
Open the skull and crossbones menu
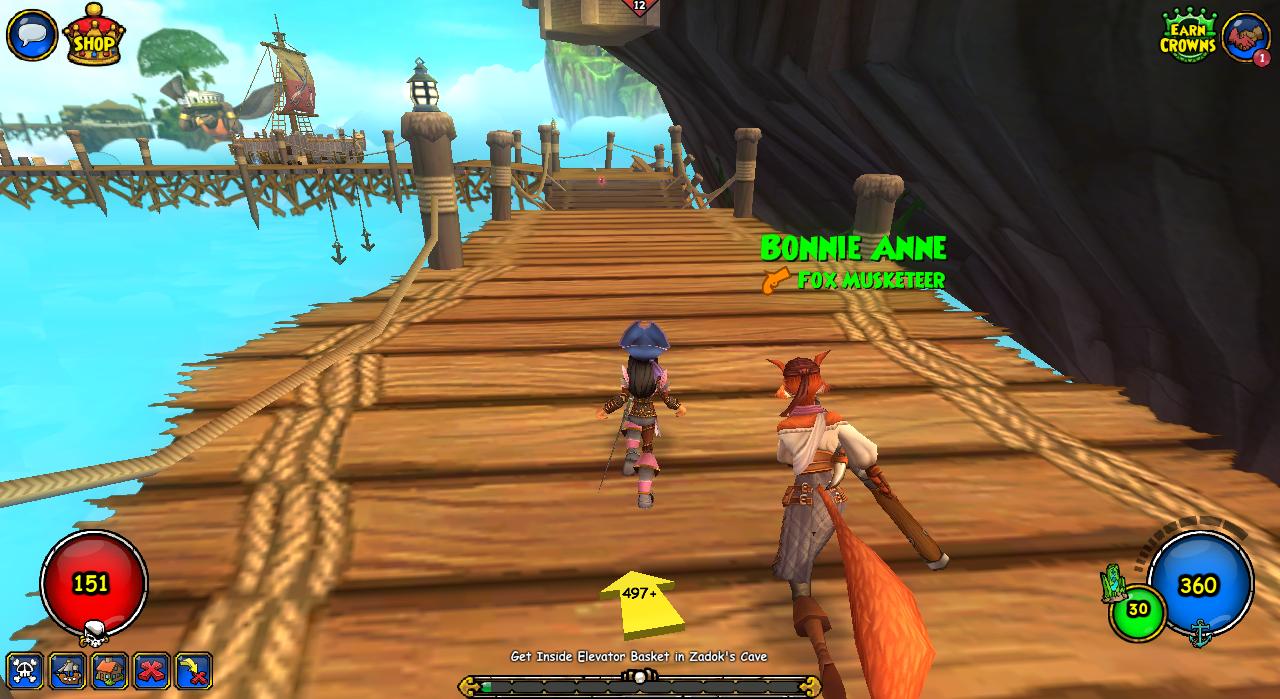click(26, 670)
